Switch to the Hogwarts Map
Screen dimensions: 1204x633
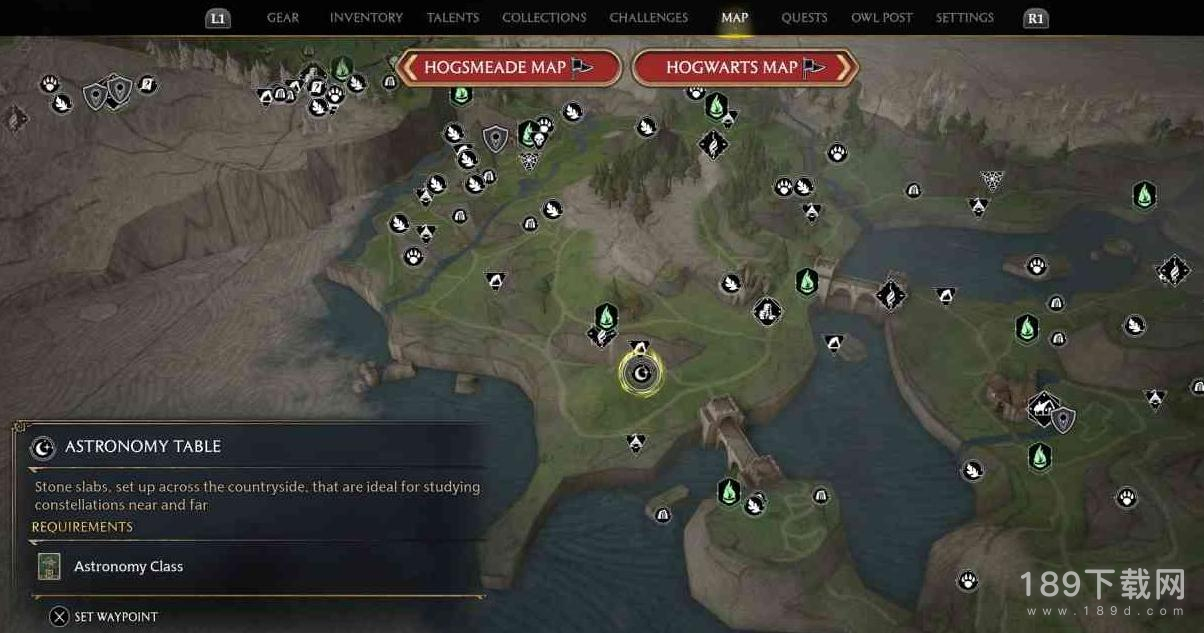coord(745,68)
